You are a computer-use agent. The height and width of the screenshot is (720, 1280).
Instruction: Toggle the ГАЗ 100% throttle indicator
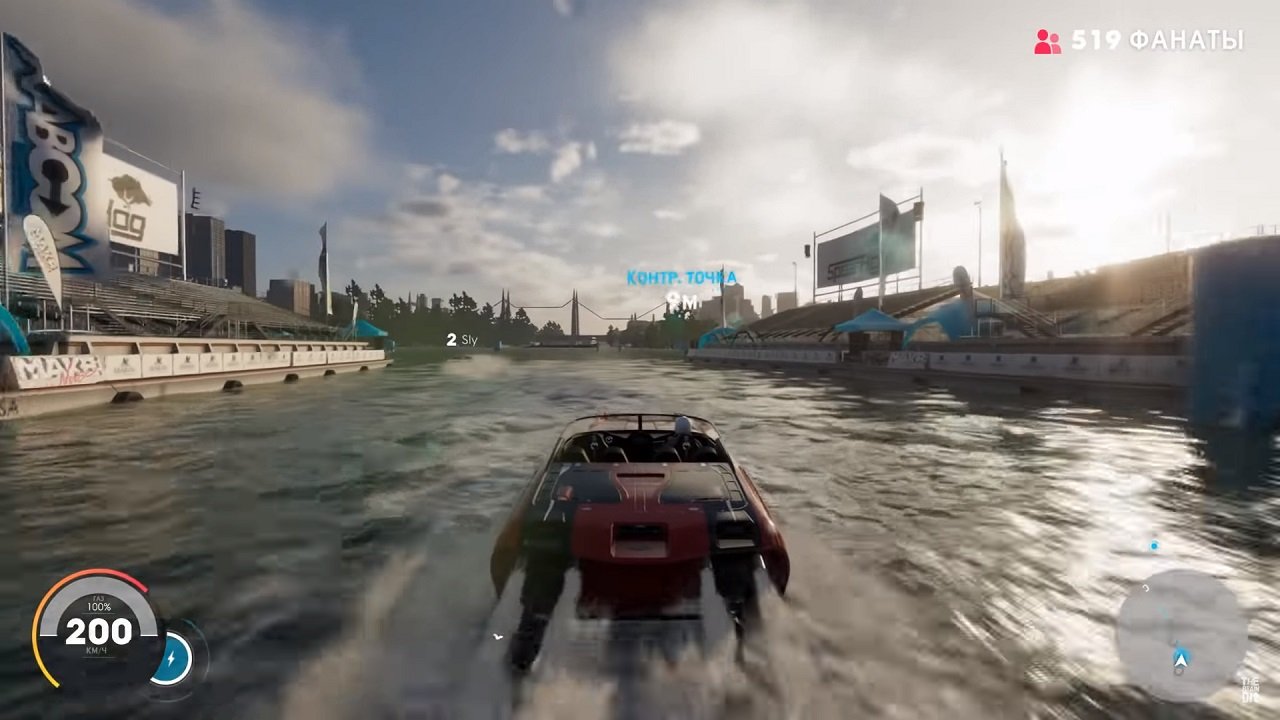pos(99,605)
